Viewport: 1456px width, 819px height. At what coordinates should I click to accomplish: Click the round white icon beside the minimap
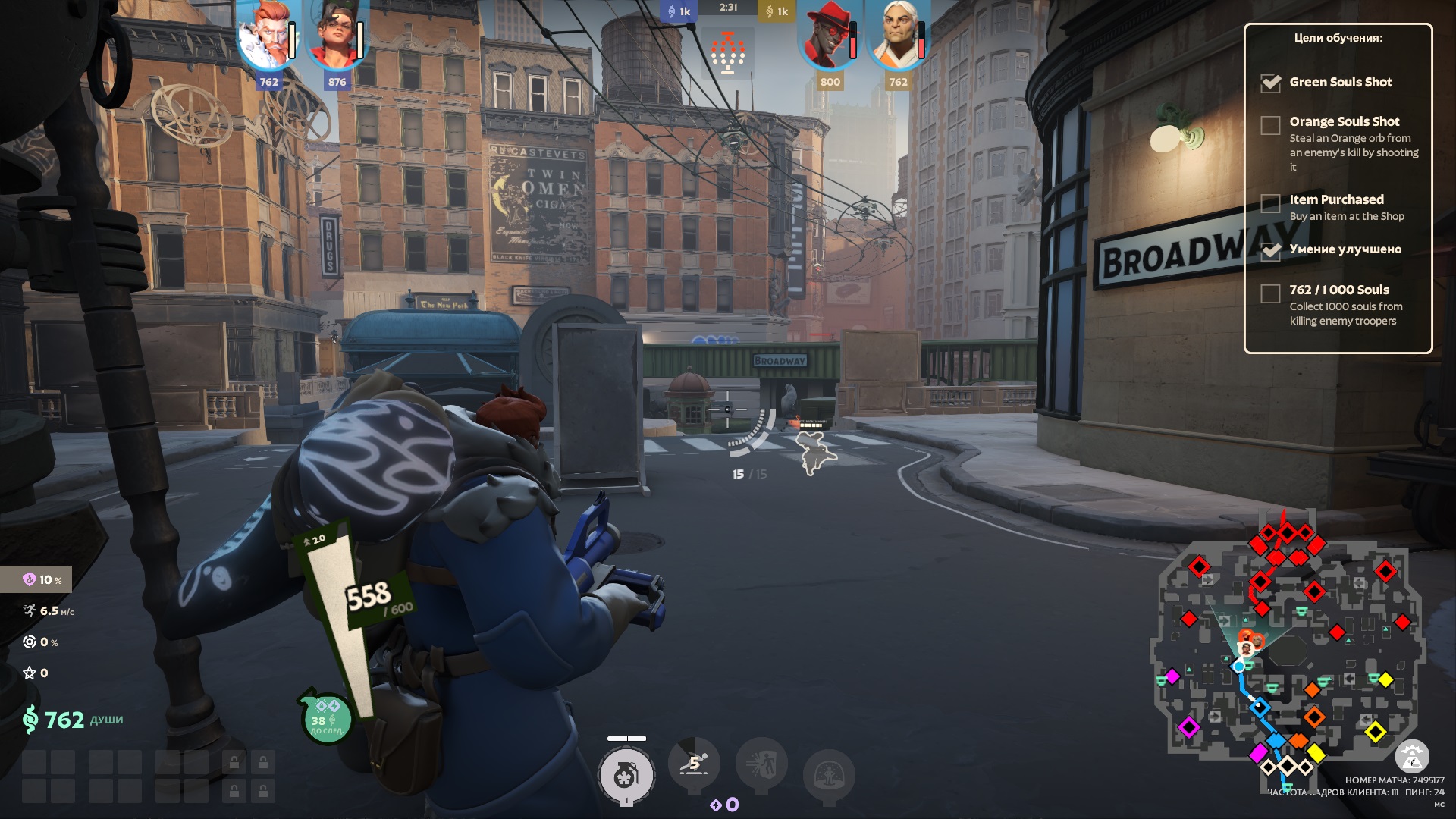pos(1412,757)
